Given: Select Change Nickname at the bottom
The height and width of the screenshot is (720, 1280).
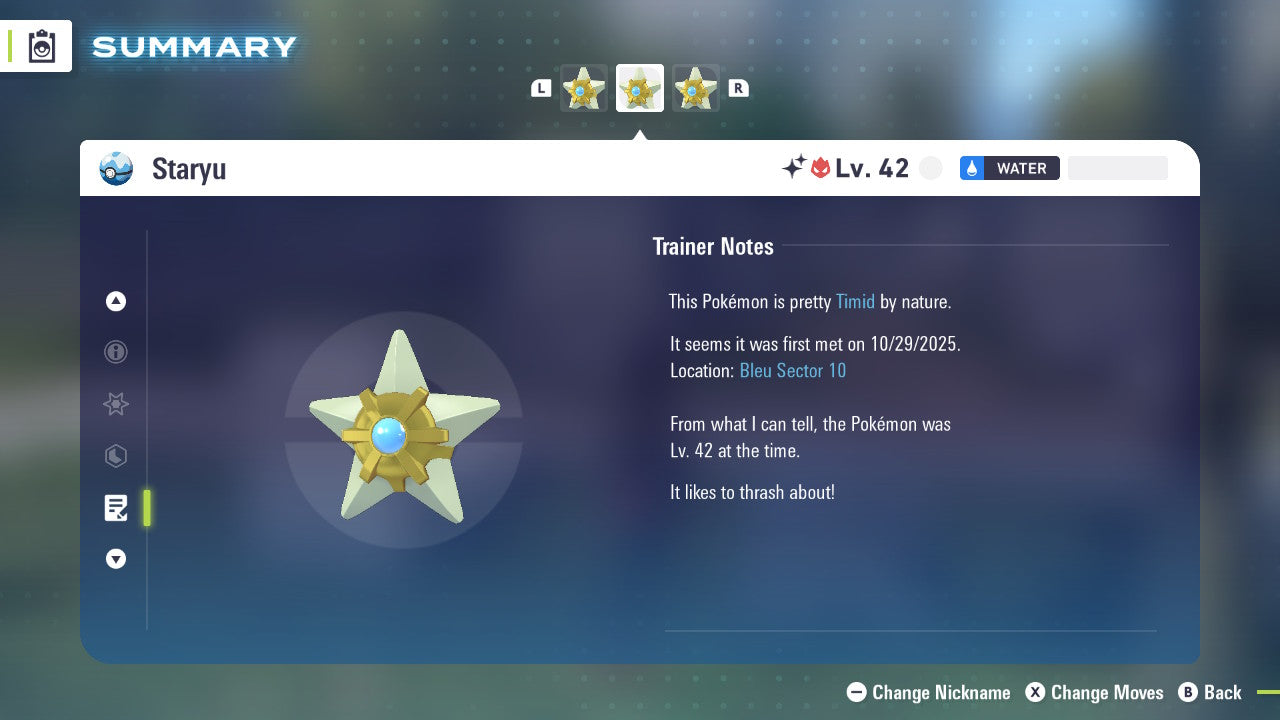Looking at the screenshot, I should [928, 692].
